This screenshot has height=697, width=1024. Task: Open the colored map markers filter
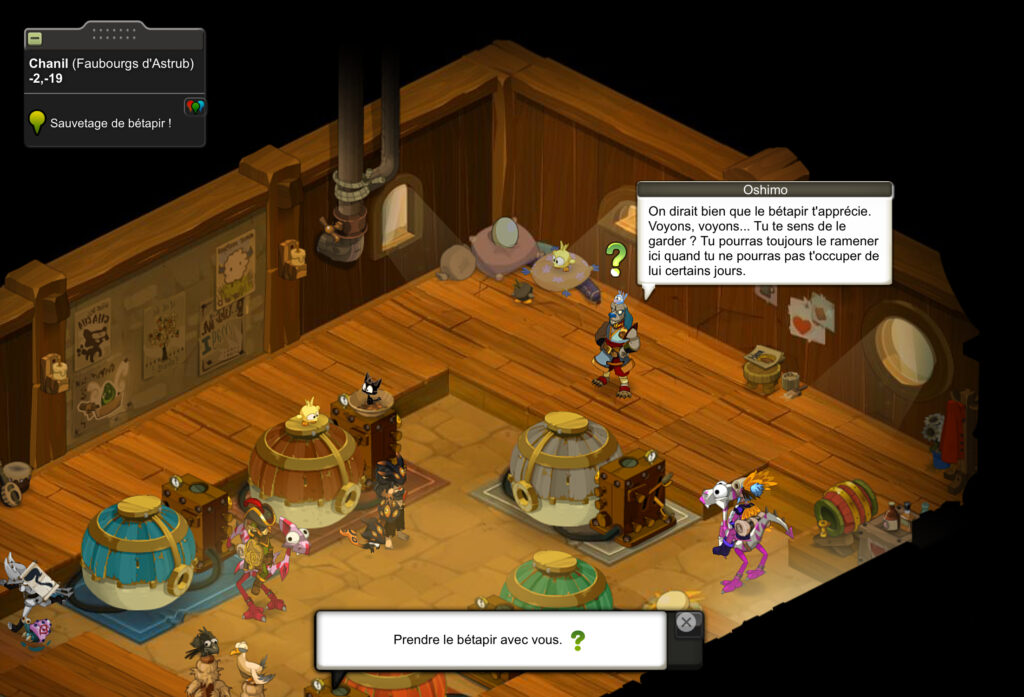point(195,106)
